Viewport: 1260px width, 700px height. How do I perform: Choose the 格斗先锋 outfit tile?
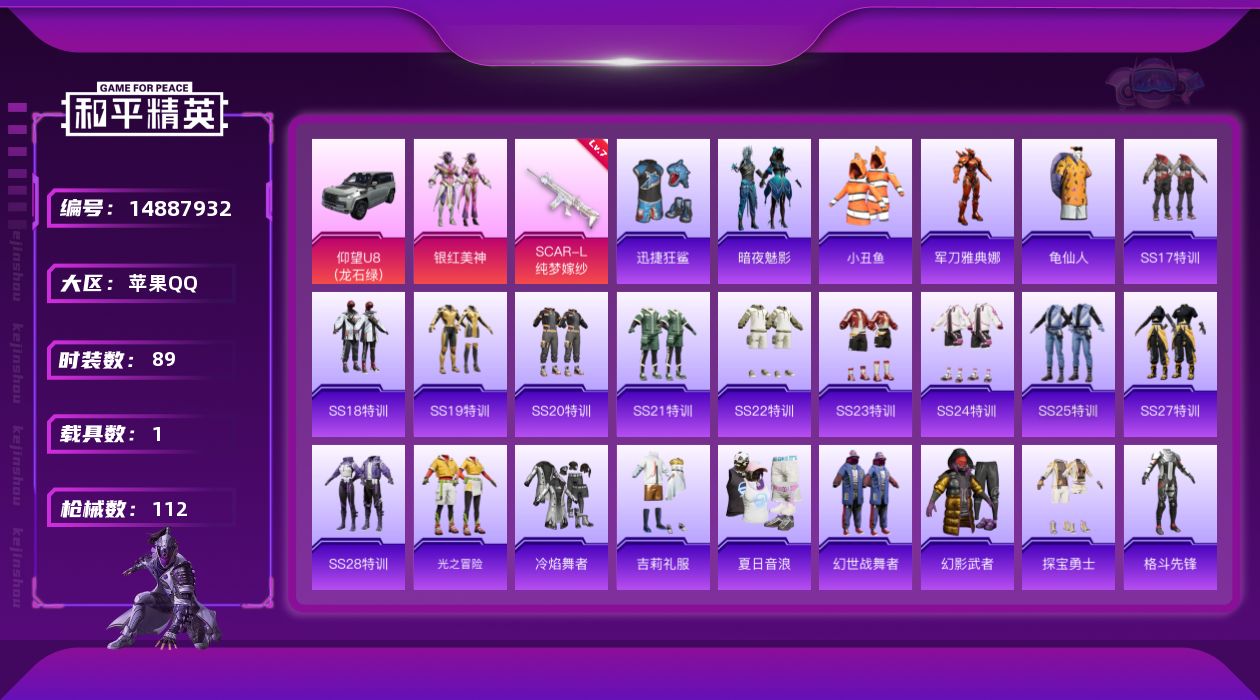point(1170,517)
